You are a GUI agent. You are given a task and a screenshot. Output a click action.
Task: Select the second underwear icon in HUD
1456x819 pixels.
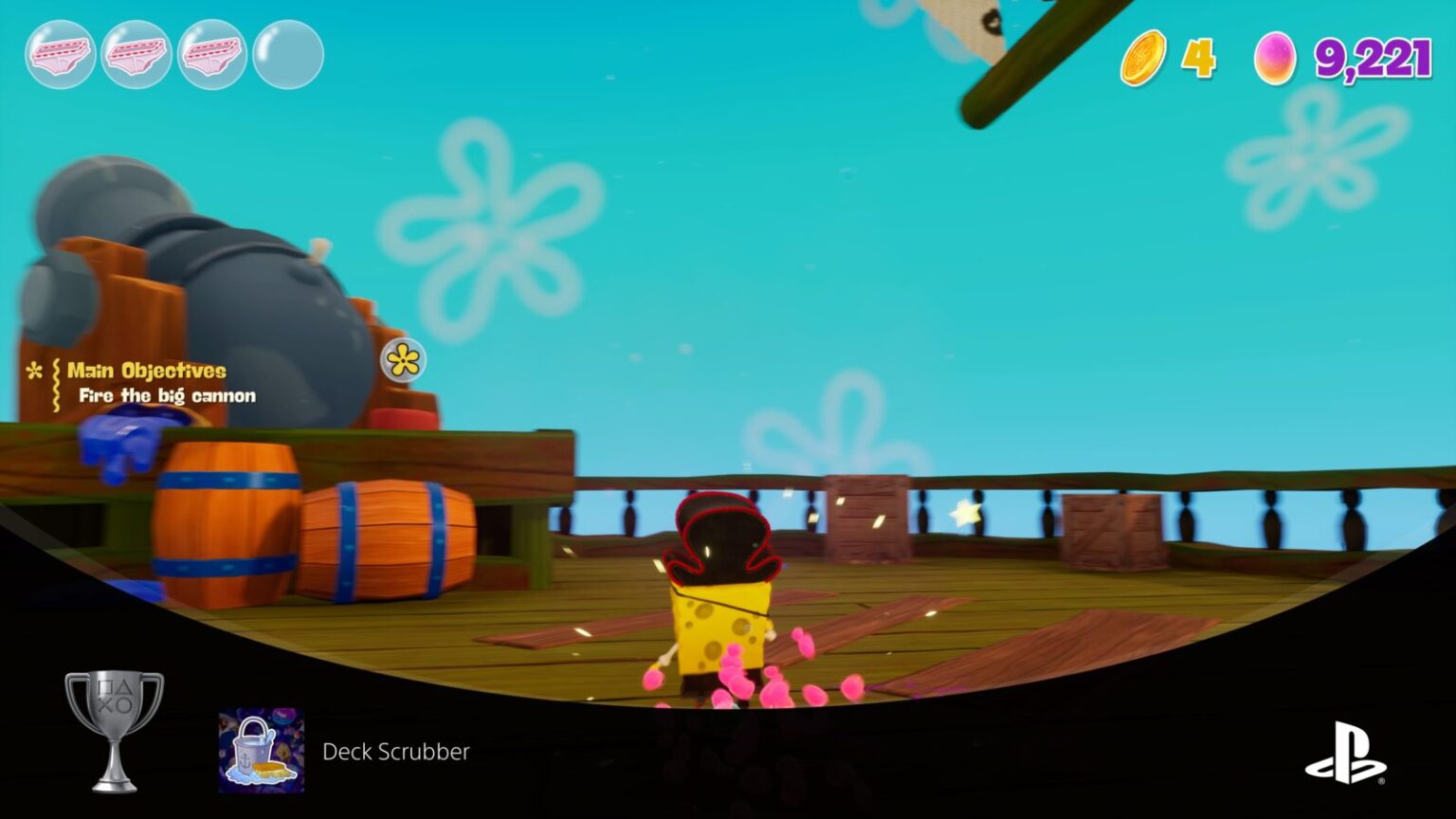[x=136, y=54]
